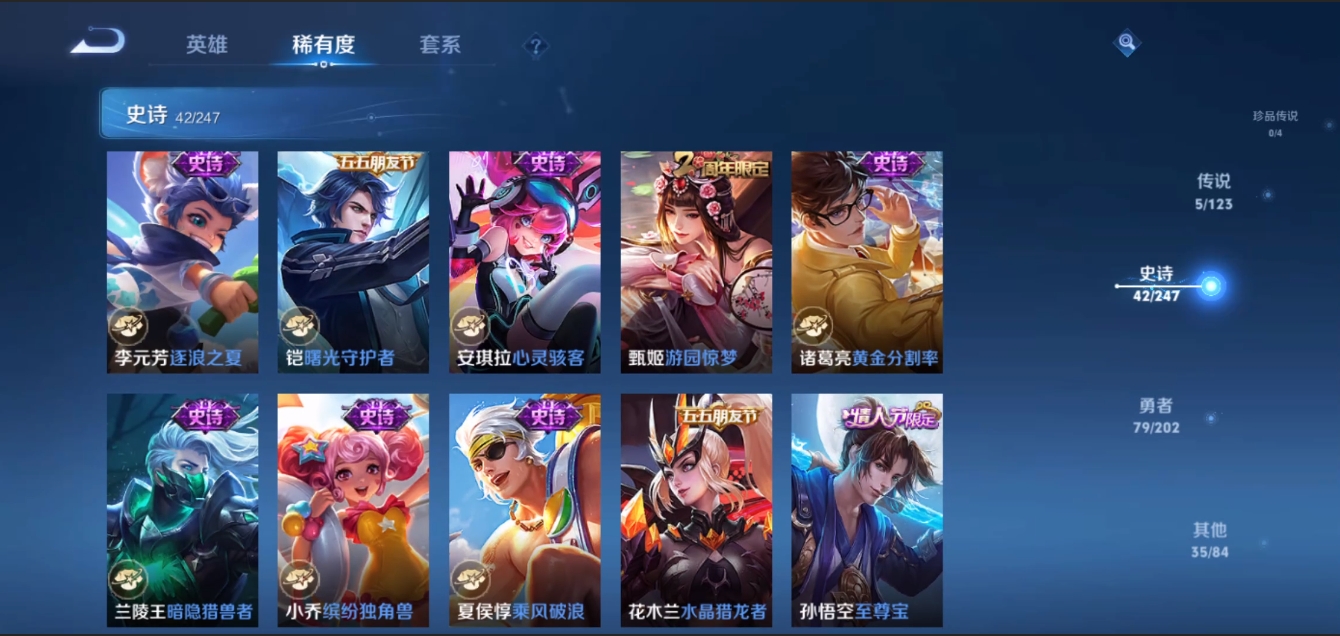The width and height of the screenshot is (1340, 636).
Task: Open the 兰陵王 暗隐猎兽者 skin card
Action: [x=182, y=510]
